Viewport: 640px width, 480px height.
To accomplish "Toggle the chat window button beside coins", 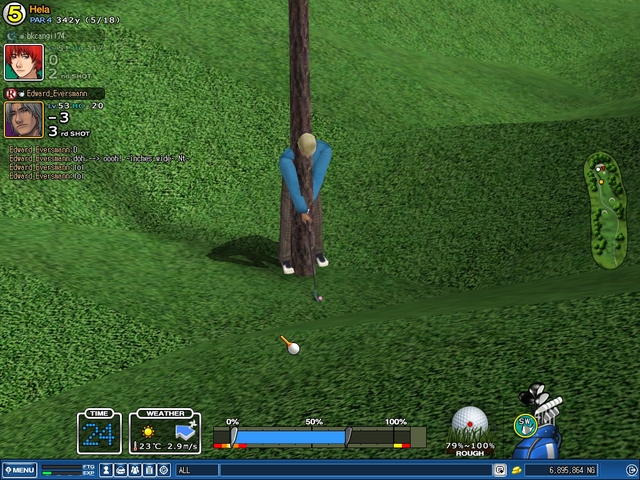I will click(499, 470).
